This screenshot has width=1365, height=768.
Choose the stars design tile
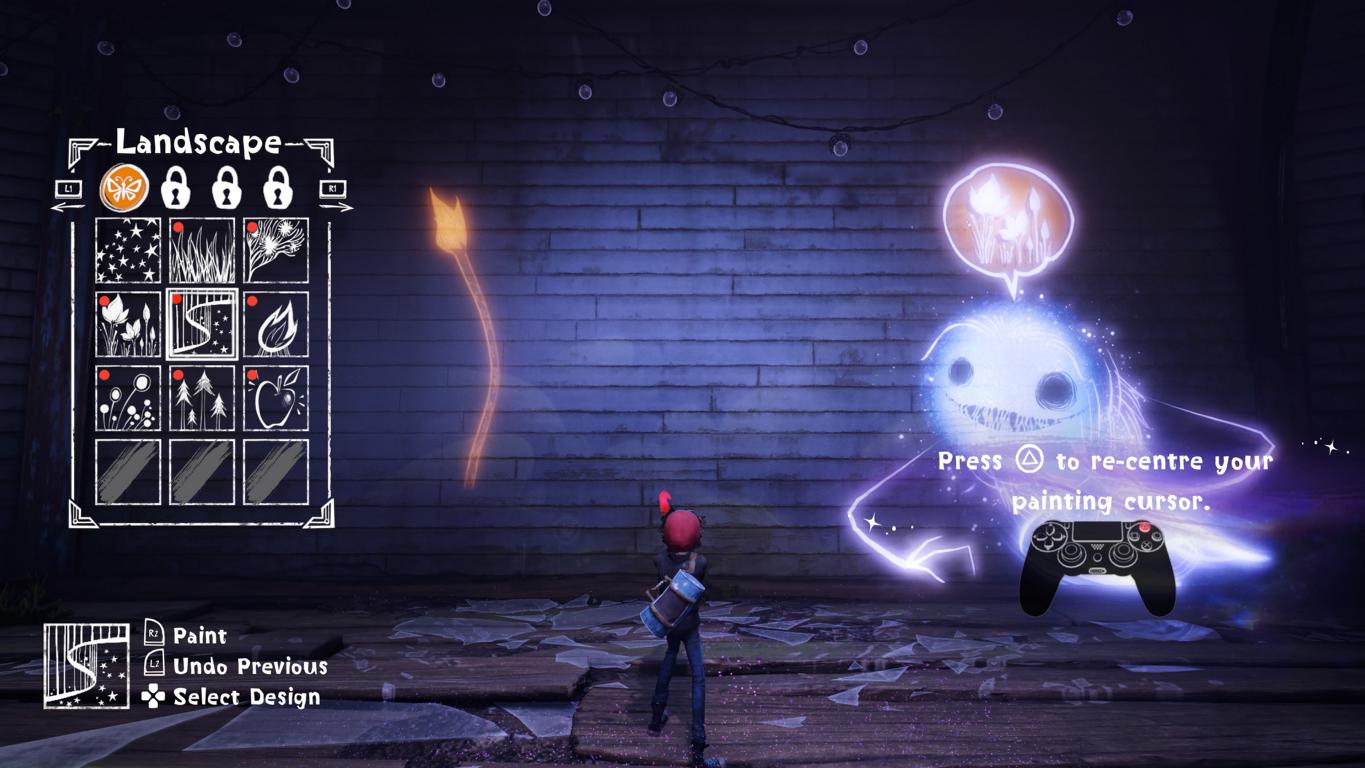tap(128, 251)
